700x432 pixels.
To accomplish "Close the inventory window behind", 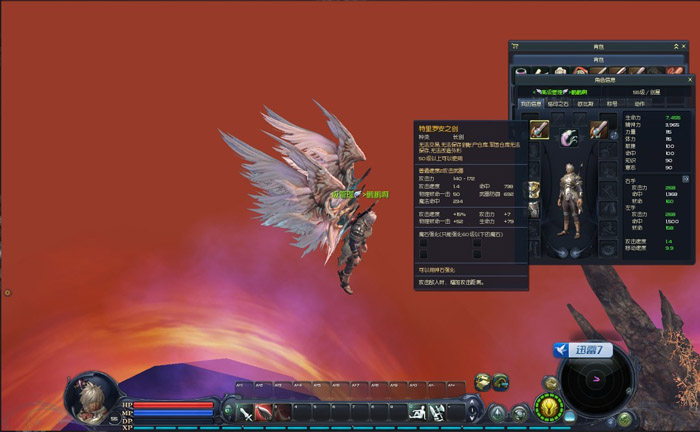I will coord(685,46).
